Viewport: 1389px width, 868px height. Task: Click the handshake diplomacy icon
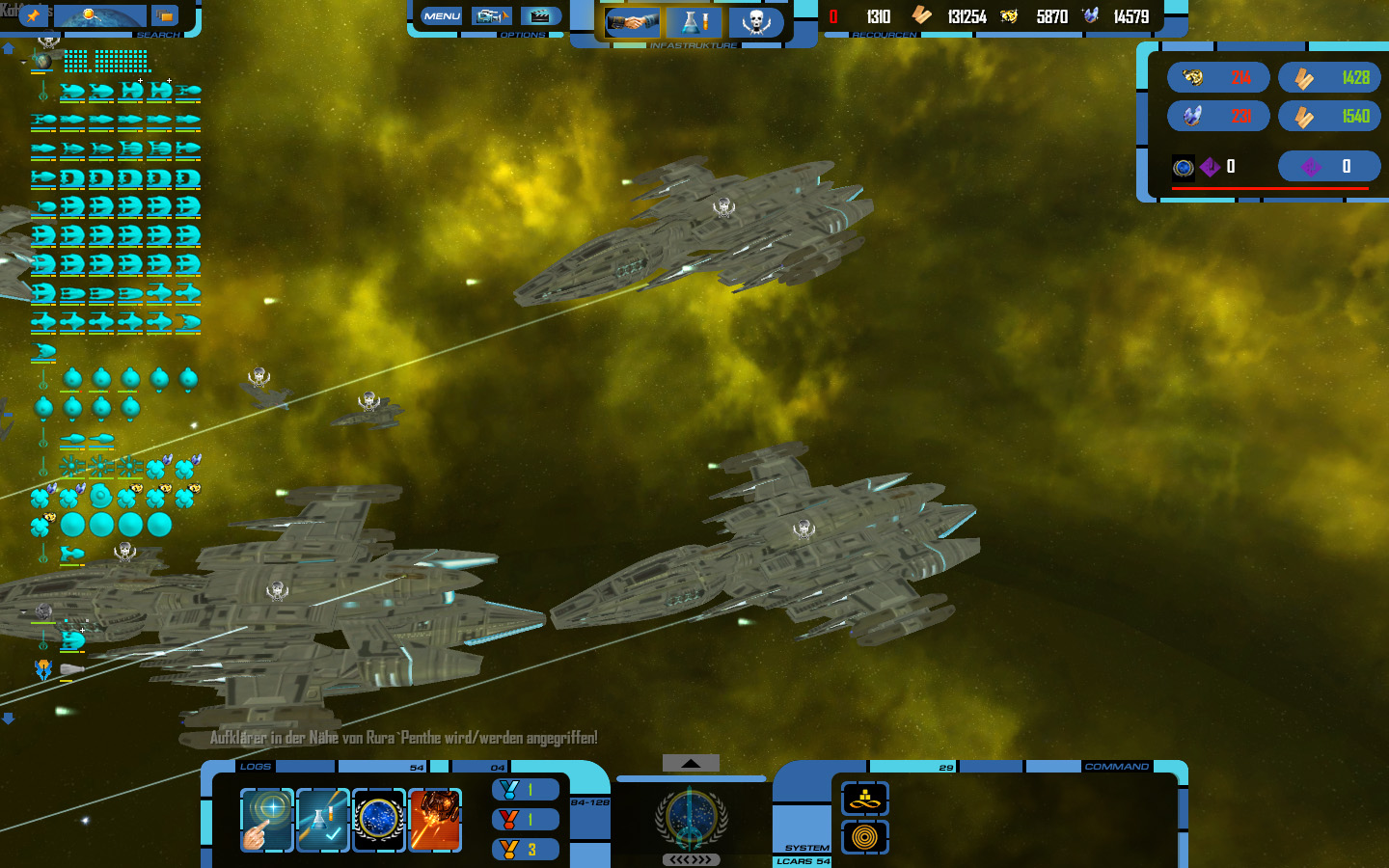click(632, 21)
